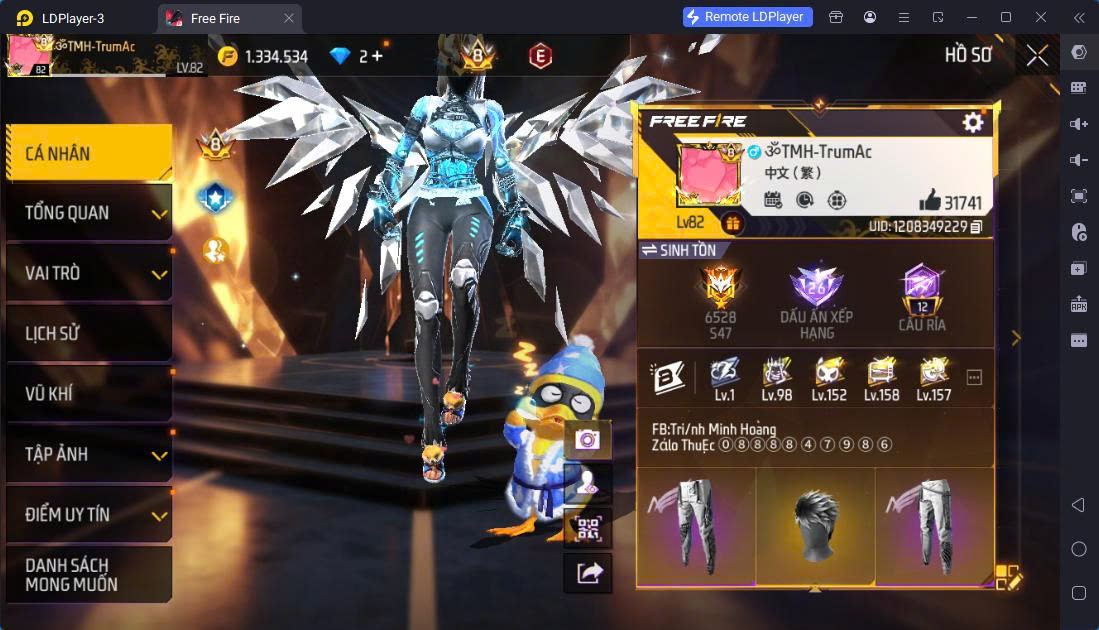Open Danh Sách Mong Muốn
The width and height of the screenshot is (1099, 630).
[x=88, y=574]
